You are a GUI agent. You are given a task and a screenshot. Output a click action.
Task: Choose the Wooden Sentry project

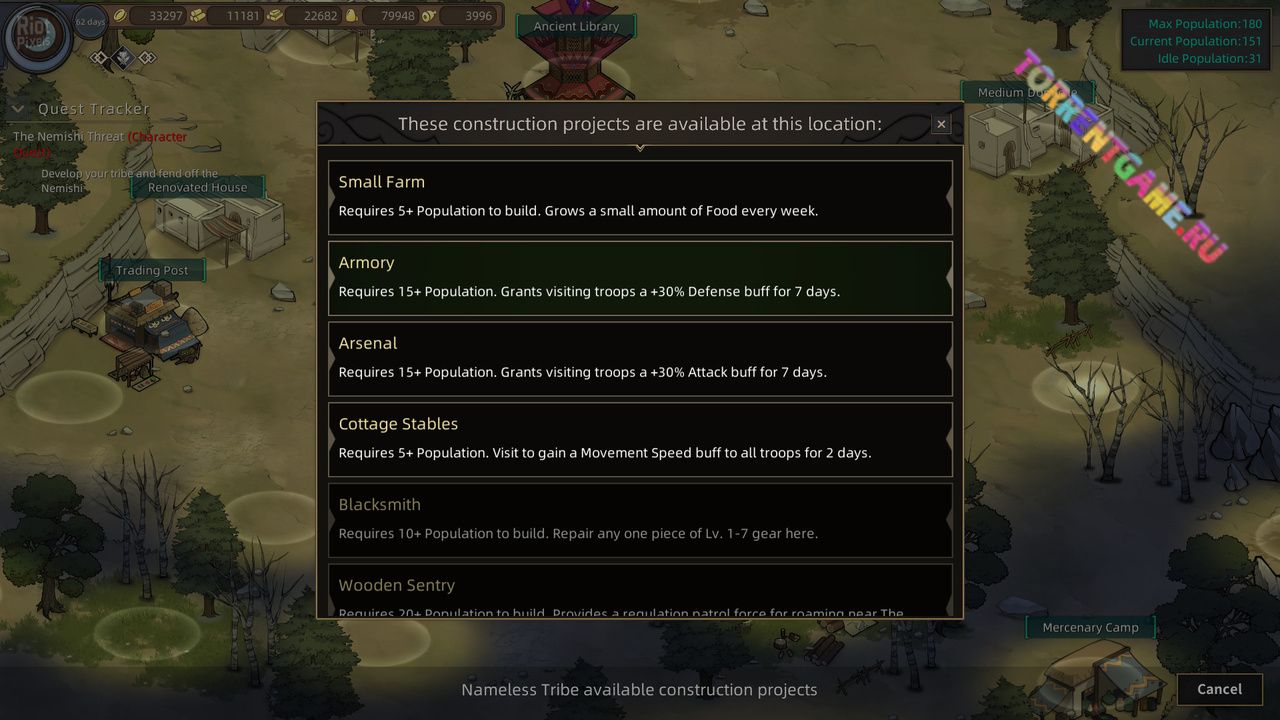click(x=640, y=592)
